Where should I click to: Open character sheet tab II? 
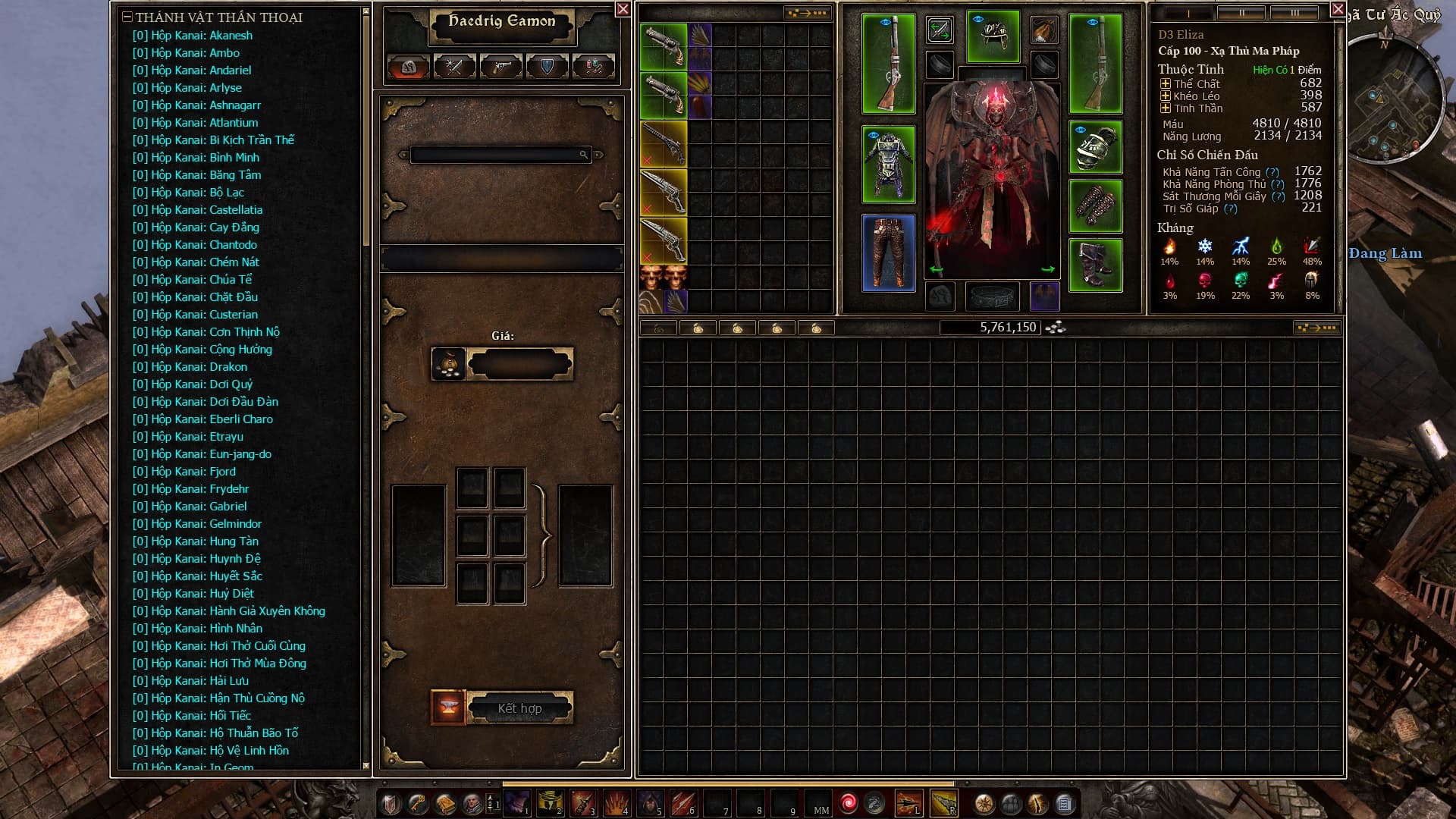[x=1241, y=14]
